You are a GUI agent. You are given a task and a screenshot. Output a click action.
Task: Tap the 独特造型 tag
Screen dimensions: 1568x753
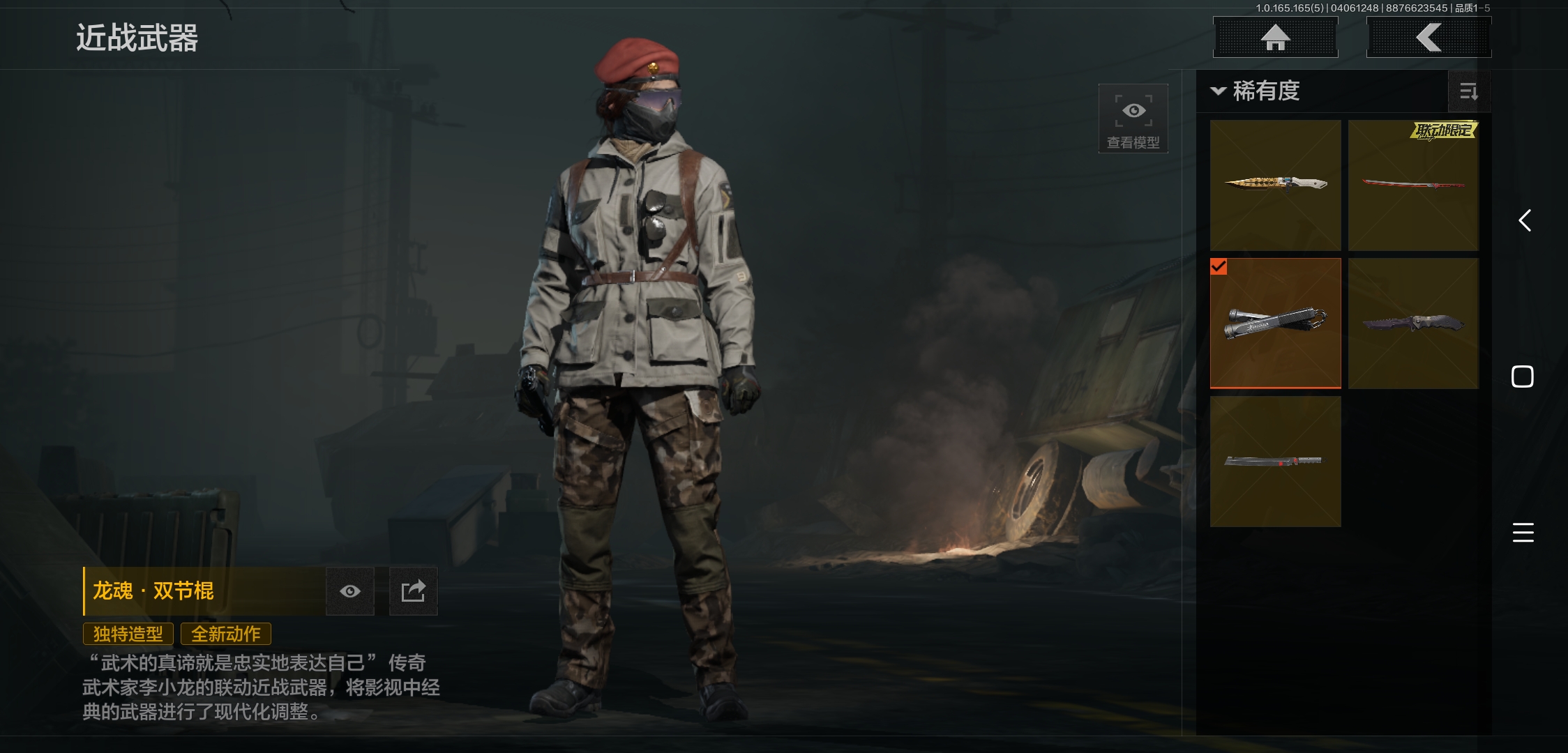click(x=128, y=634)
